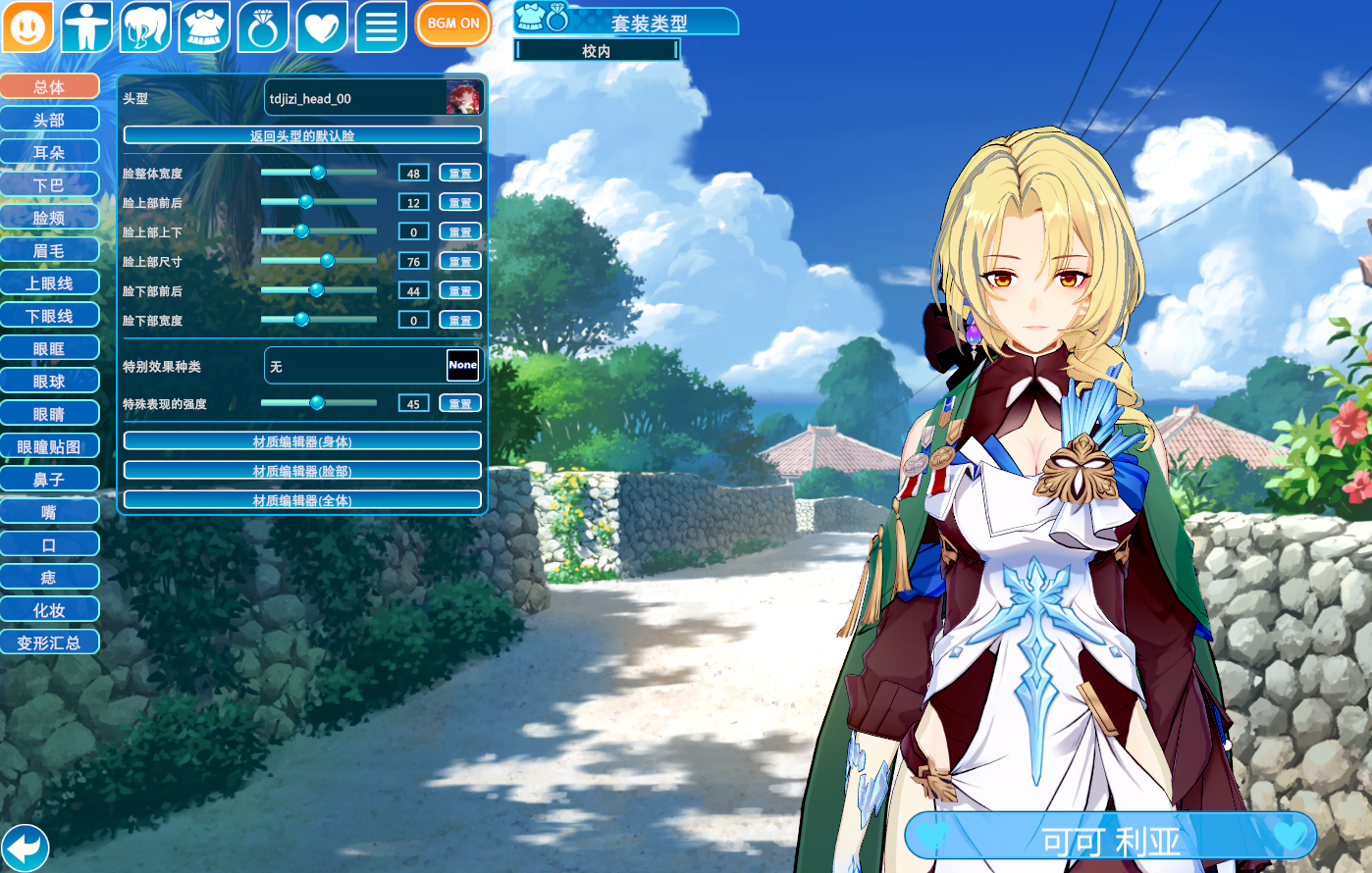The image size is (1372, 873).
Task: Switch to the 眉毛 (eyebrows) tab
Action: coord(49,250)
